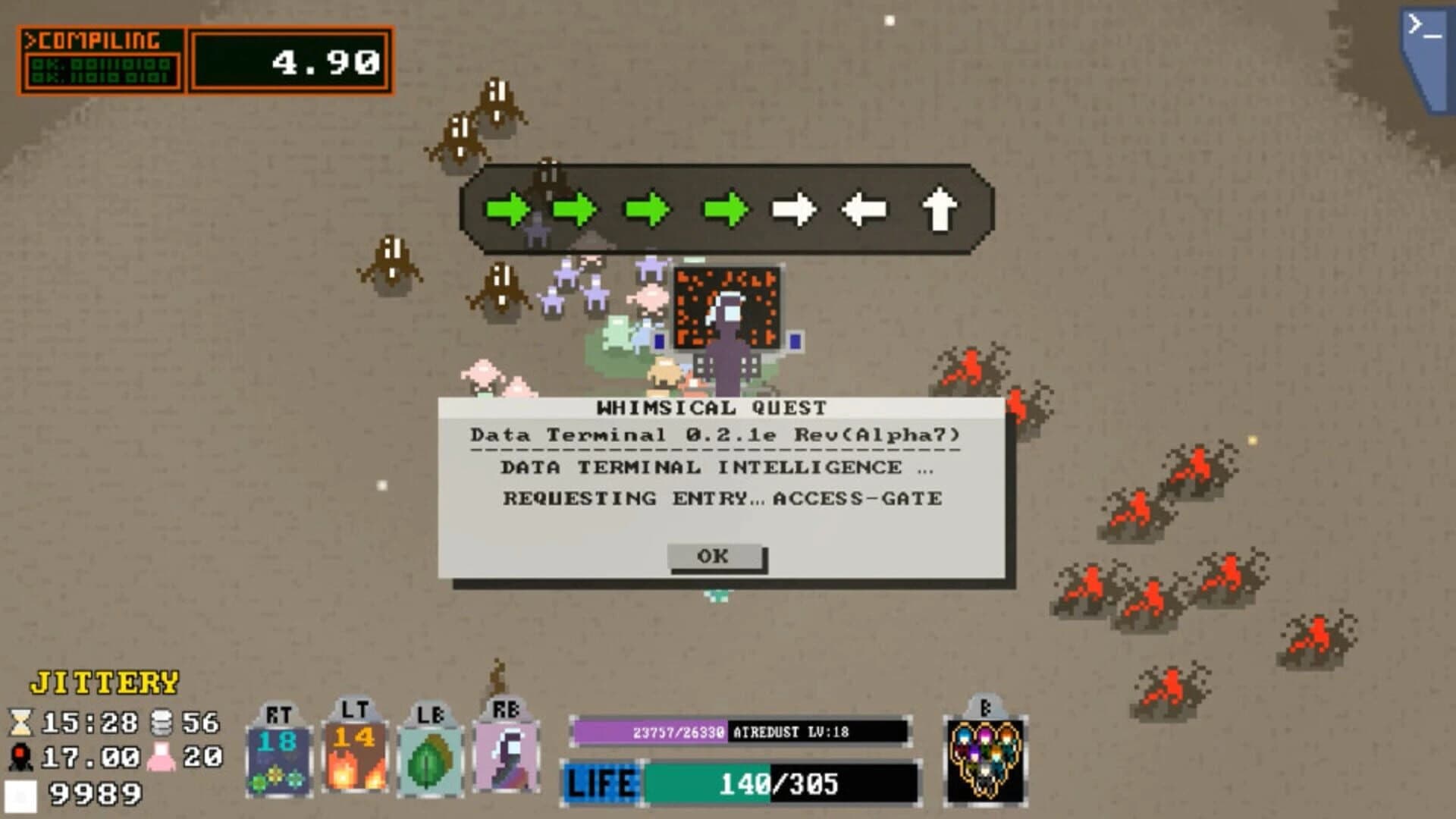This screenshot has height=819, width=1456.
Task: Click the COMPILING status panel
Action: coord(99,57)
